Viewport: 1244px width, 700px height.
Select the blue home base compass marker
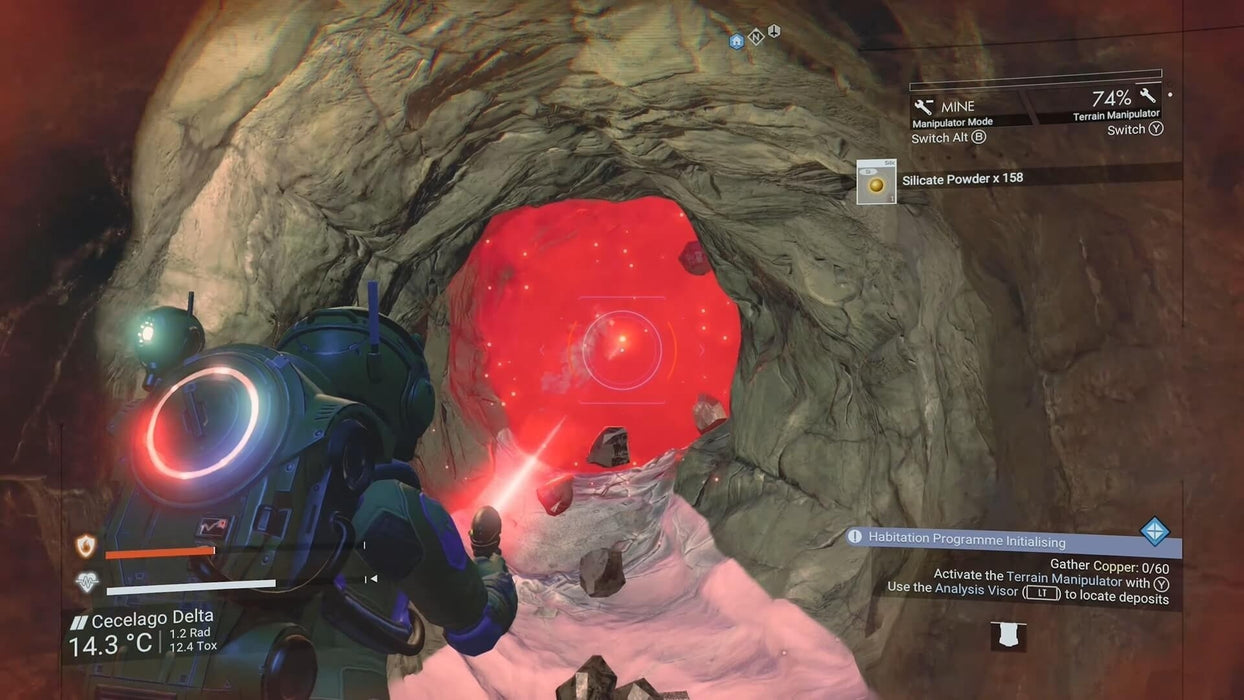pyautogui.click(x=737, y=41)
